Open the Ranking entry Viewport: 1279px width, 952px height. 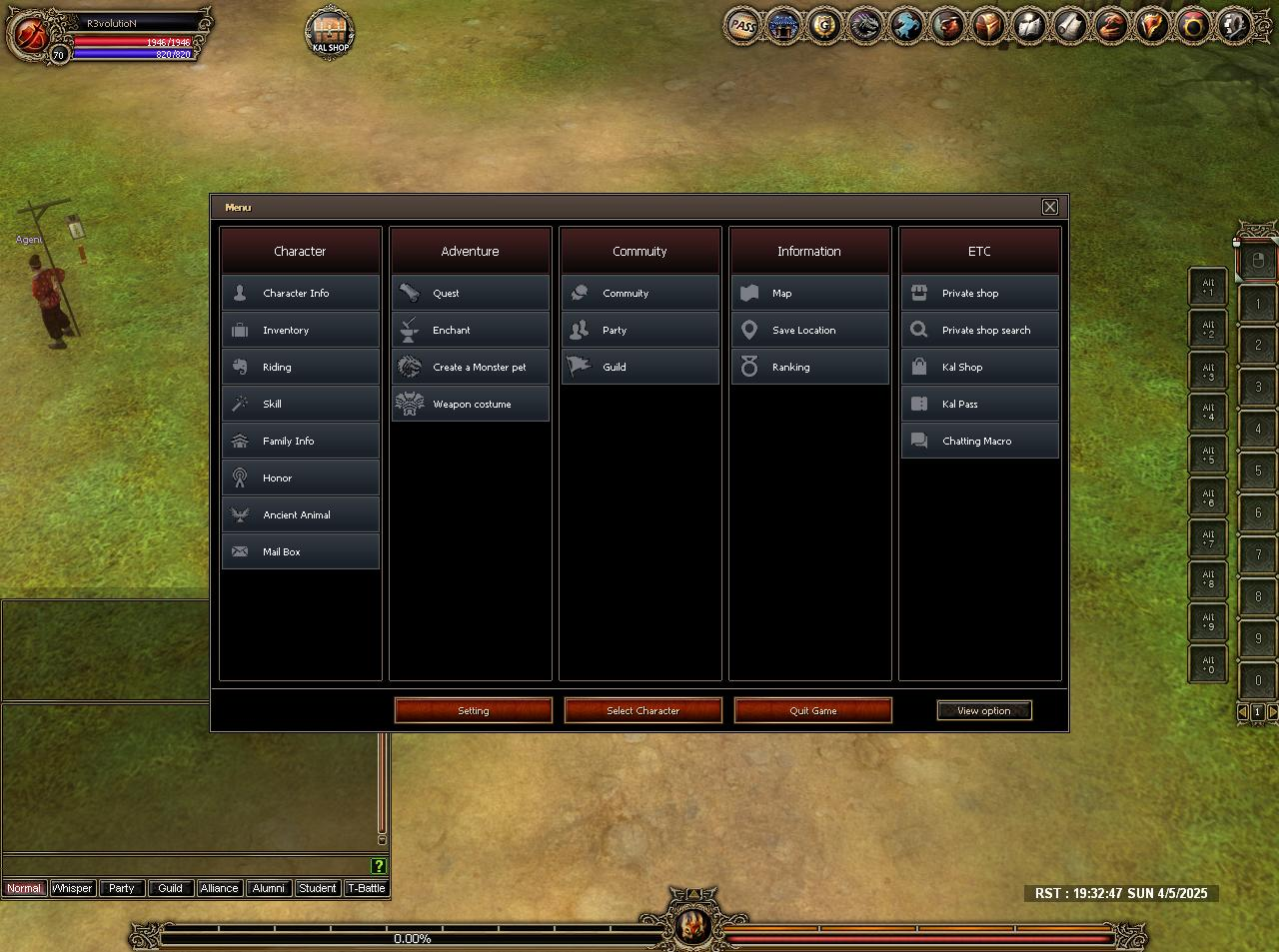click(809, 367)
